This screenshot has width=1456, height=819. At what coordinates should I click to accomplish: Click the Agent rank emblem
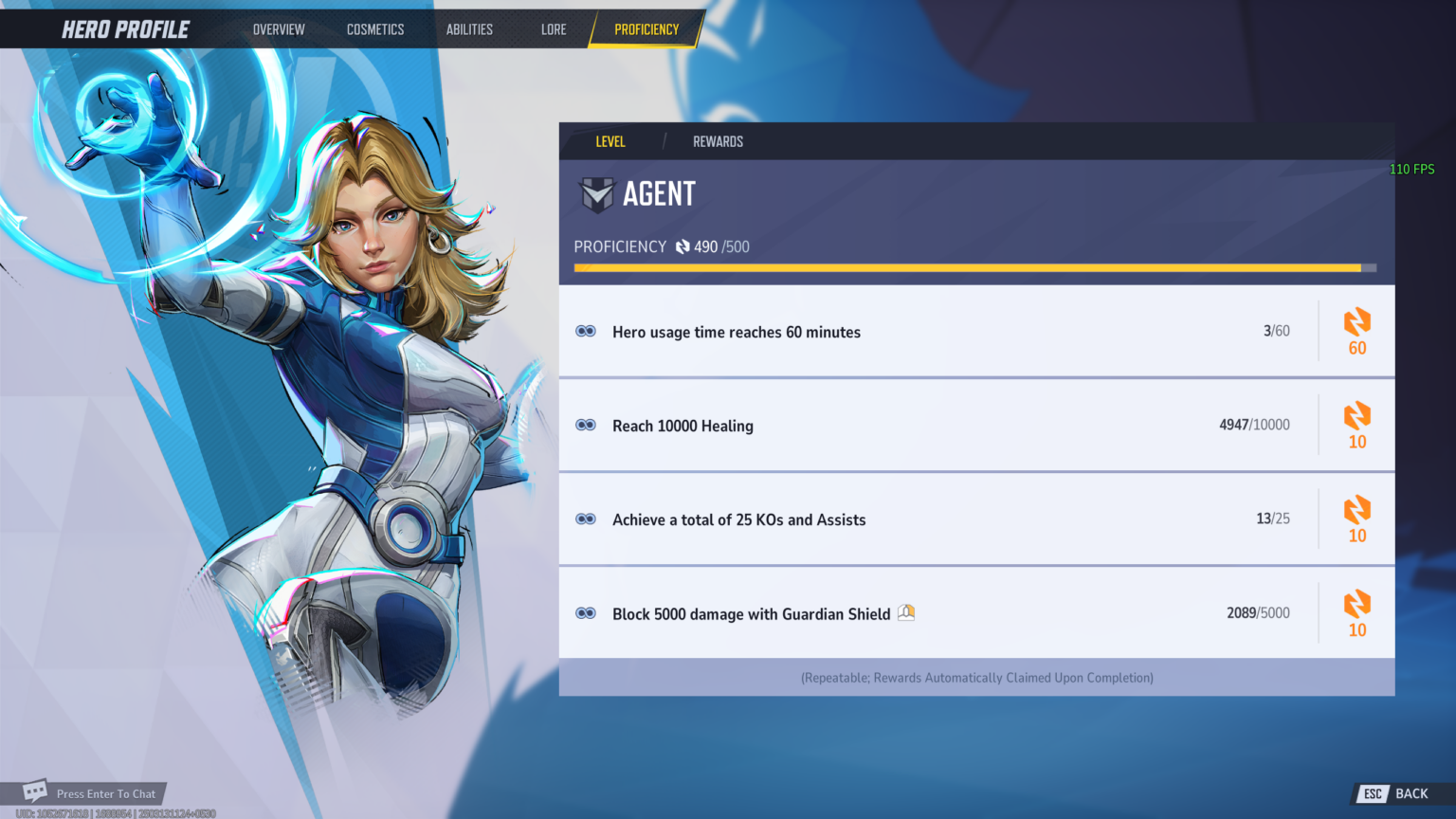[597, 194]
